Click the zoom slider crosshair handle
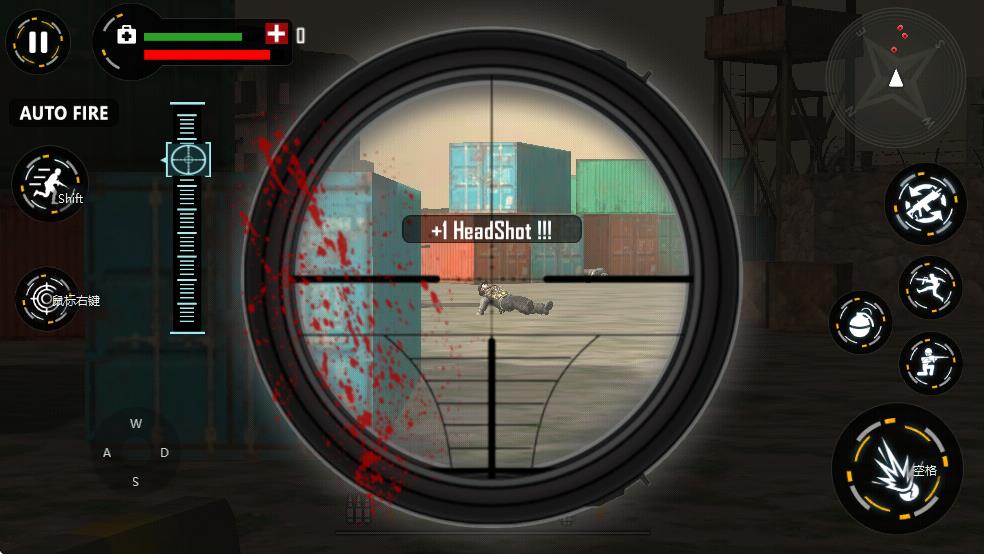Viewport: 984px width, 554px height. click(187, 159)
